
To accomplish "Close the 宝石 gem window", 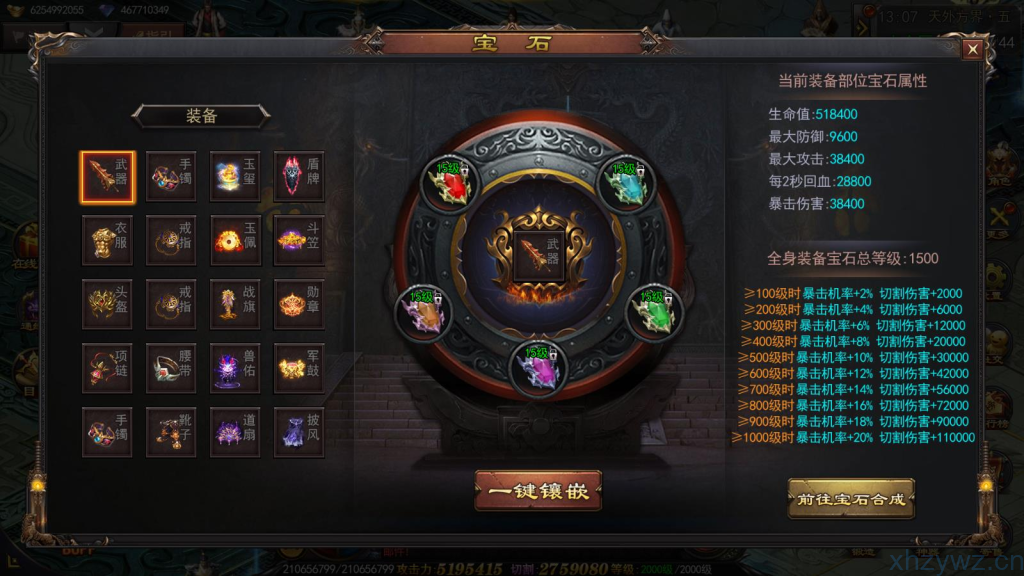I will 972,49.
